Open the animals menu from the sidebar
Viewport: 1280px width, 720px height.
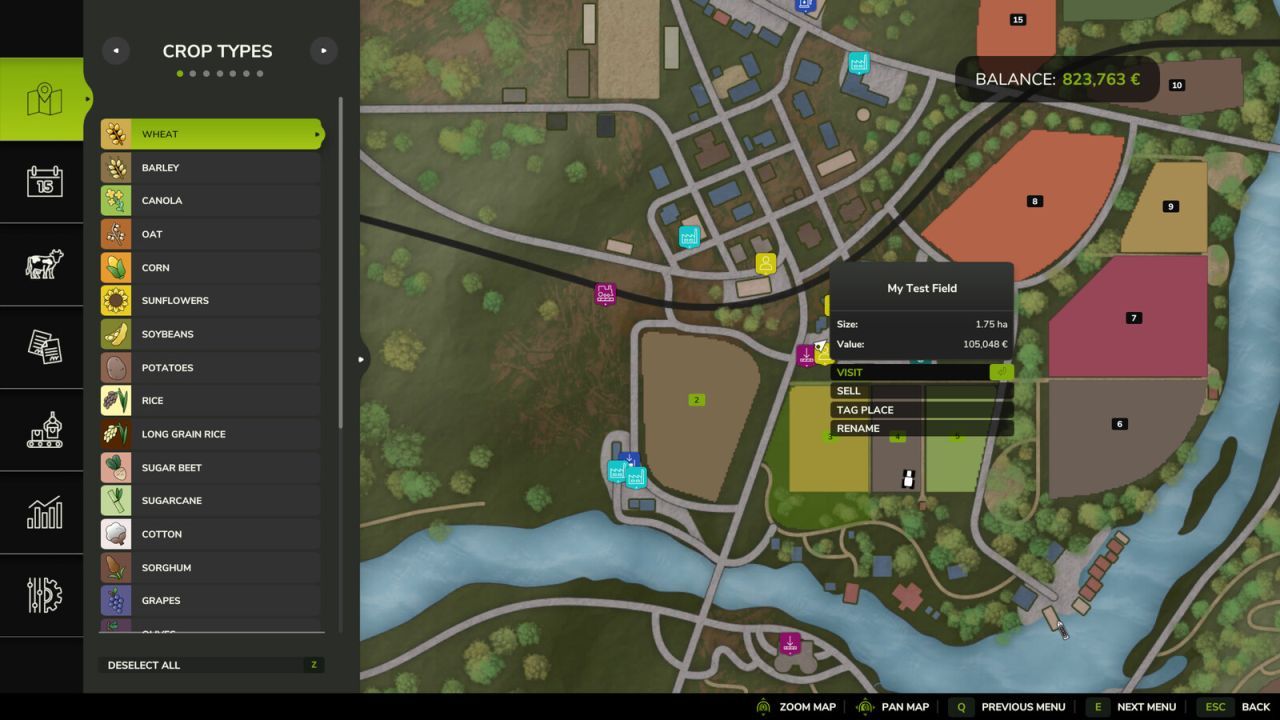[x=42, y=265]
